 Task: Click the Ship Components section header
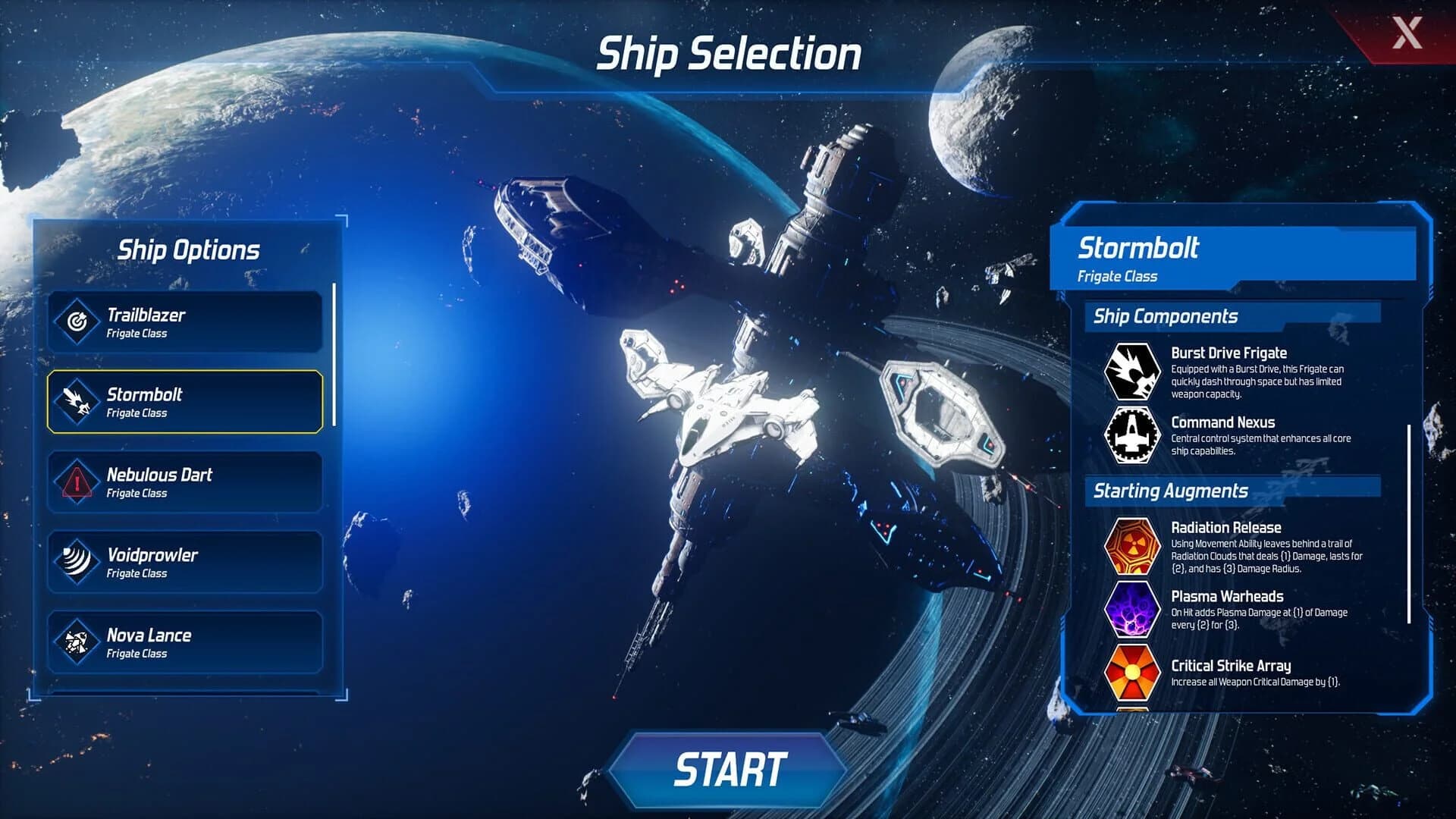click(x=1165, y=315)
